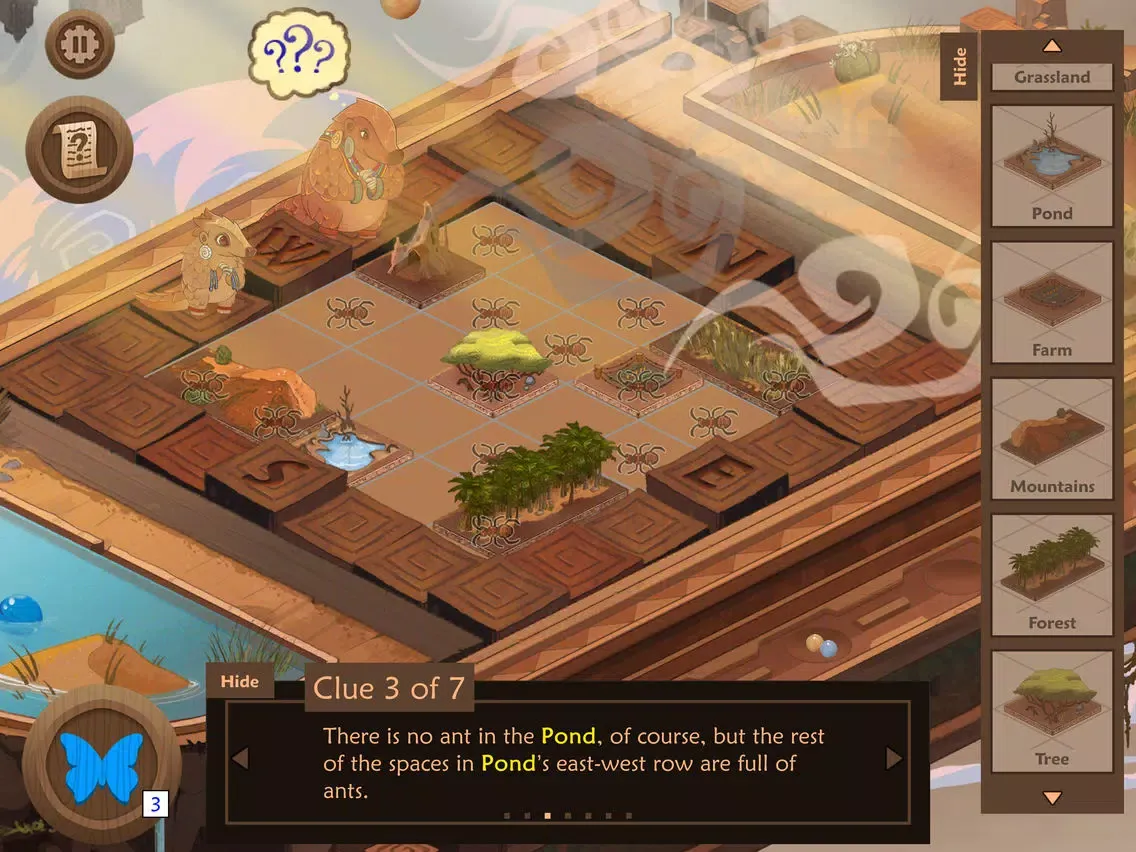Select the Mountains tile from palette

(1052, 438)
